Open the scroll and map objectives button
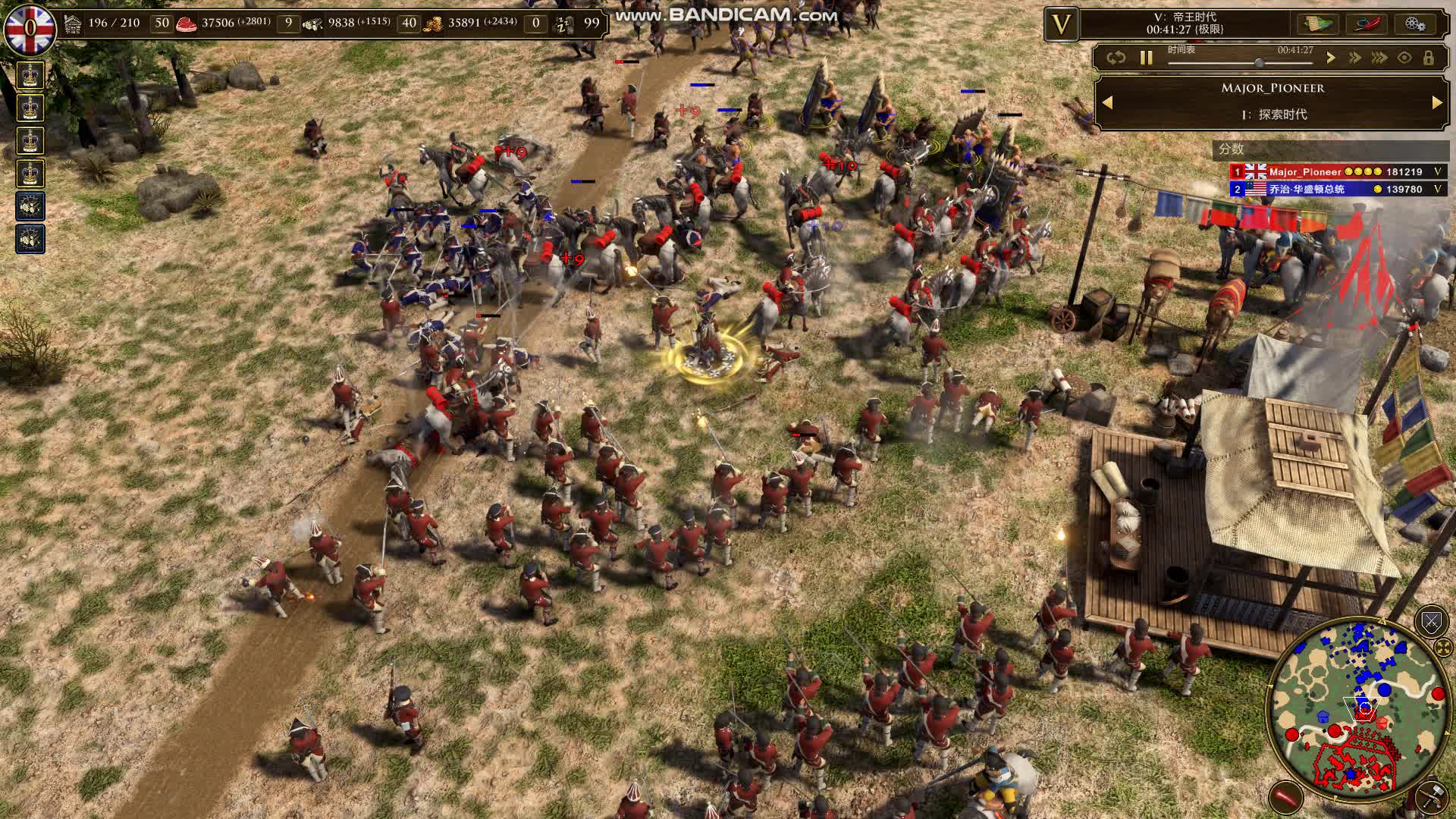This screenshot has width=1456, height=819. coord(1318,24)
